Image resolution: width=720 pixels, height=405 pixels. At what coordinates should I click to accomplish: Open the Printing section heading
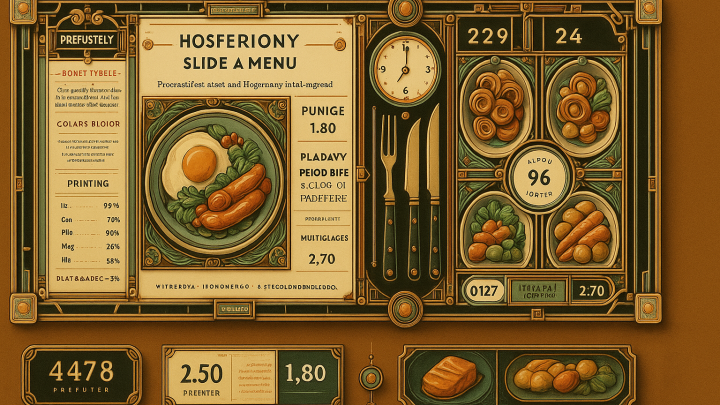pos(87,183)
